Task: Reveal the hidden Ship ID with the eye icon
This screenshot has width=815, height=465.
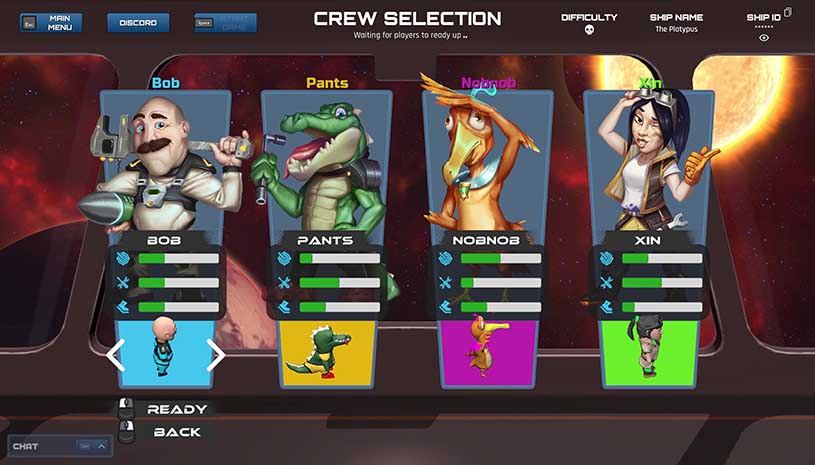Action: tap(764, 37)
